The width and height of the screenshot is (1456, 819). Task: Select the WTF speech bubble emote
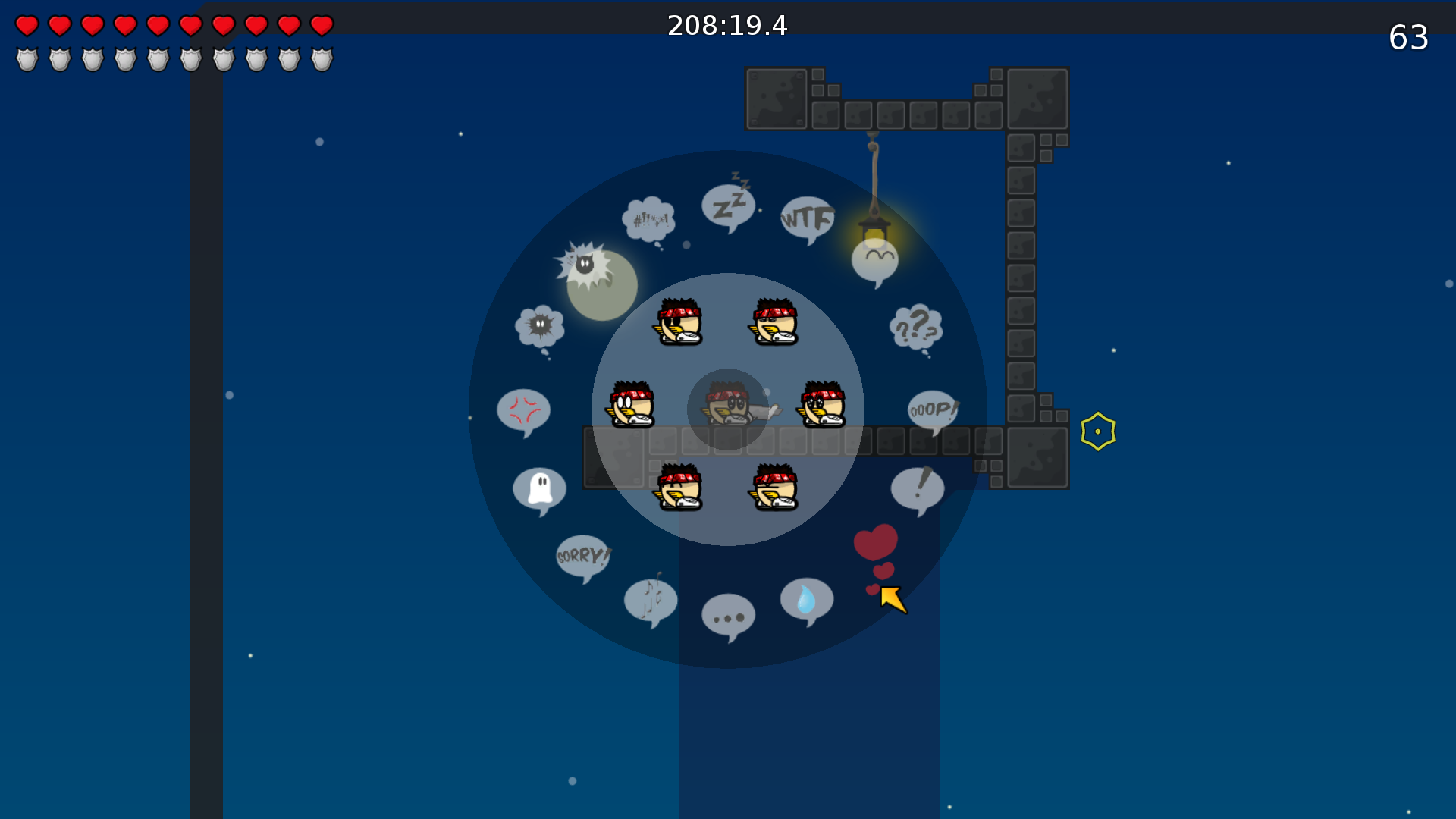pyautogui.click(x=805, y=218)
